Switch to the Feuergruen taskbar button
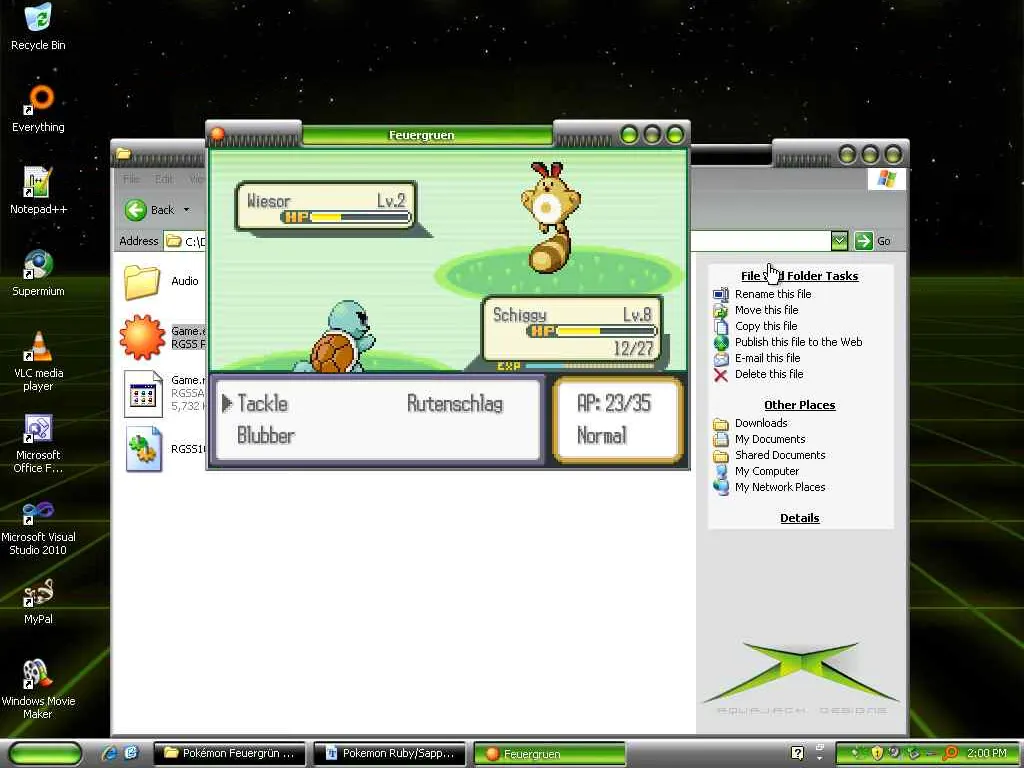The height and width of the screenshot is (768, 1024). point(548,753)
